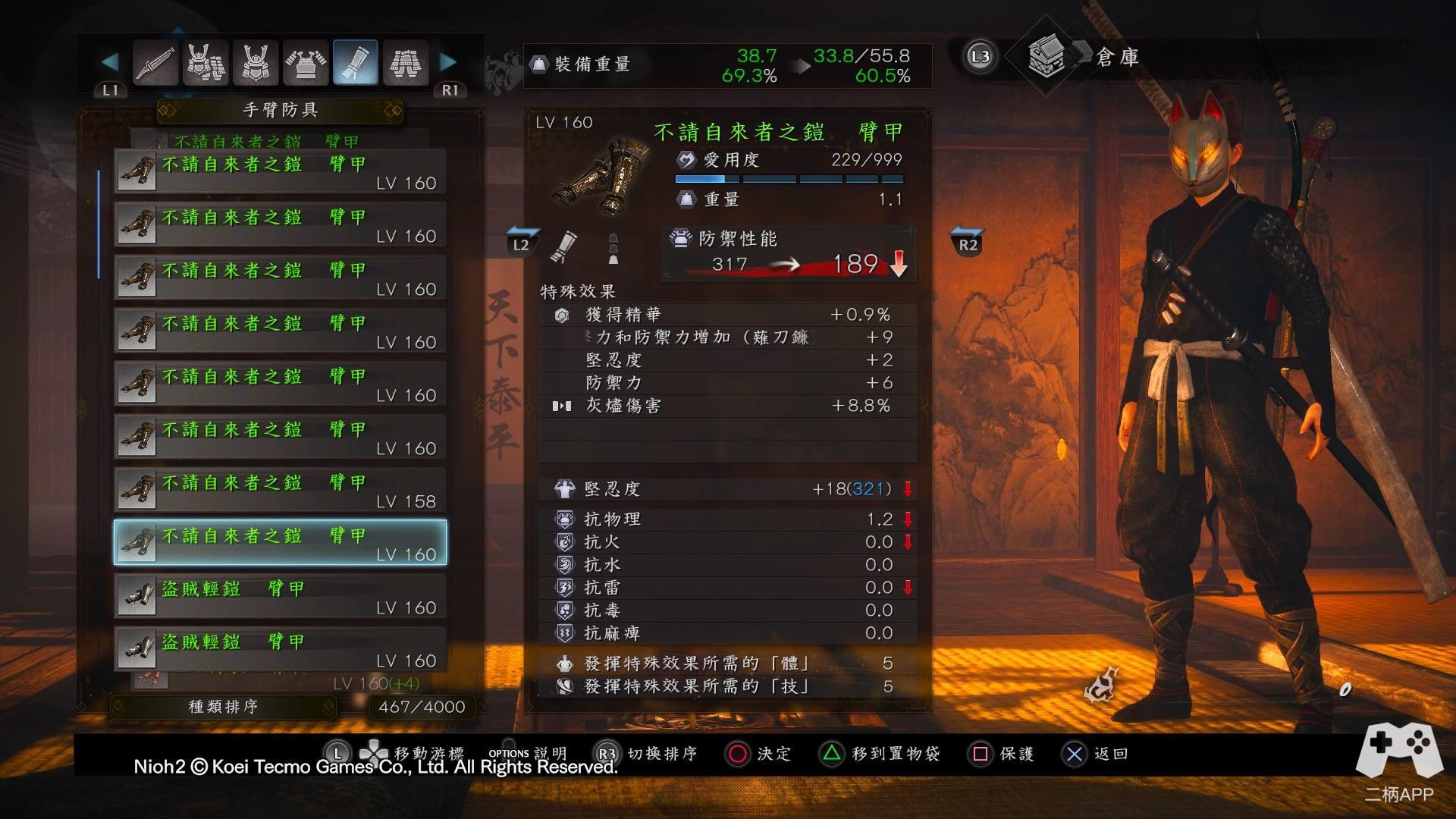Change the 種類排序 sort order

[x=223, y=707]
